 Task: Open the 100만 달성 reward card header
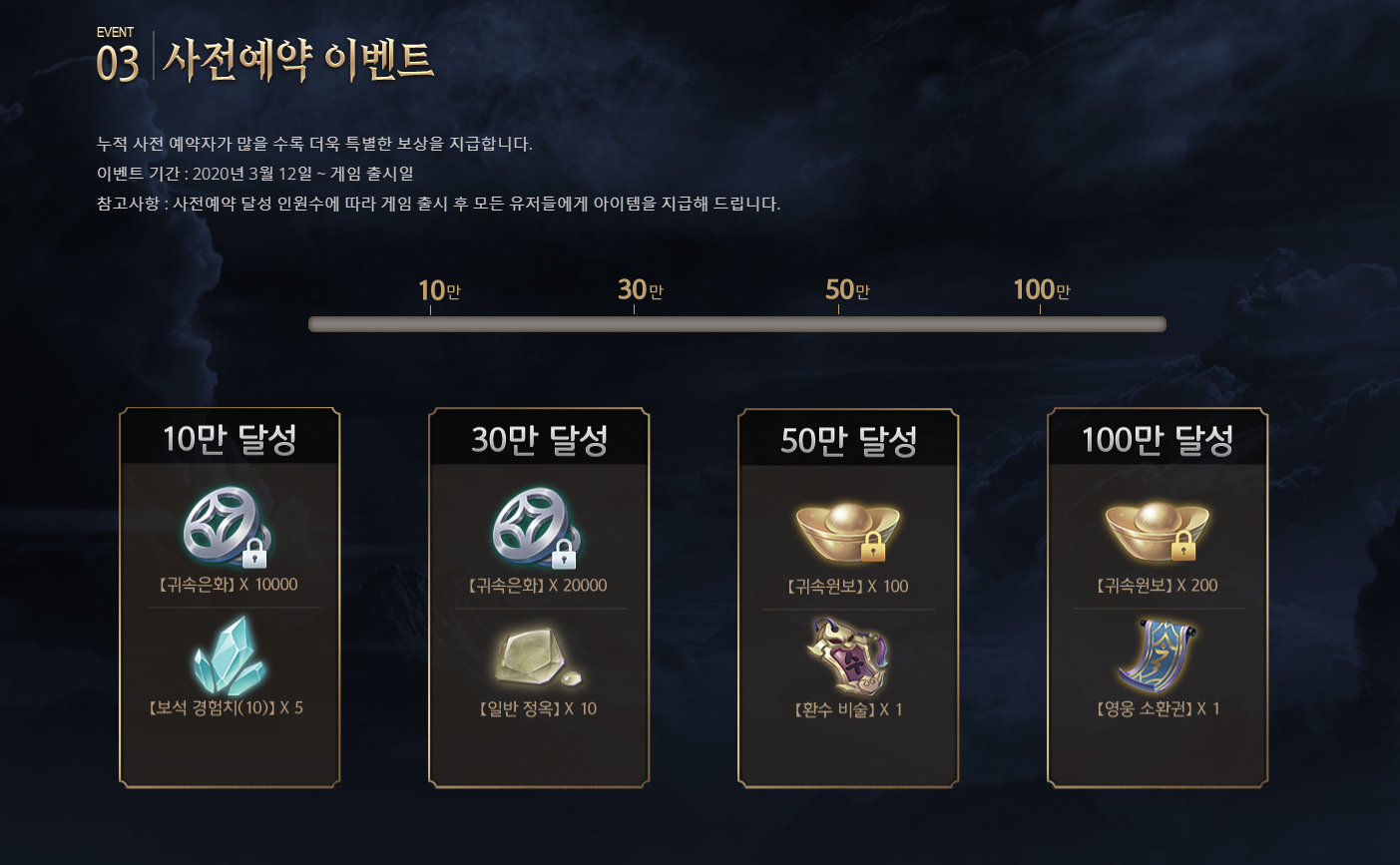click(x=1158, y=439)
